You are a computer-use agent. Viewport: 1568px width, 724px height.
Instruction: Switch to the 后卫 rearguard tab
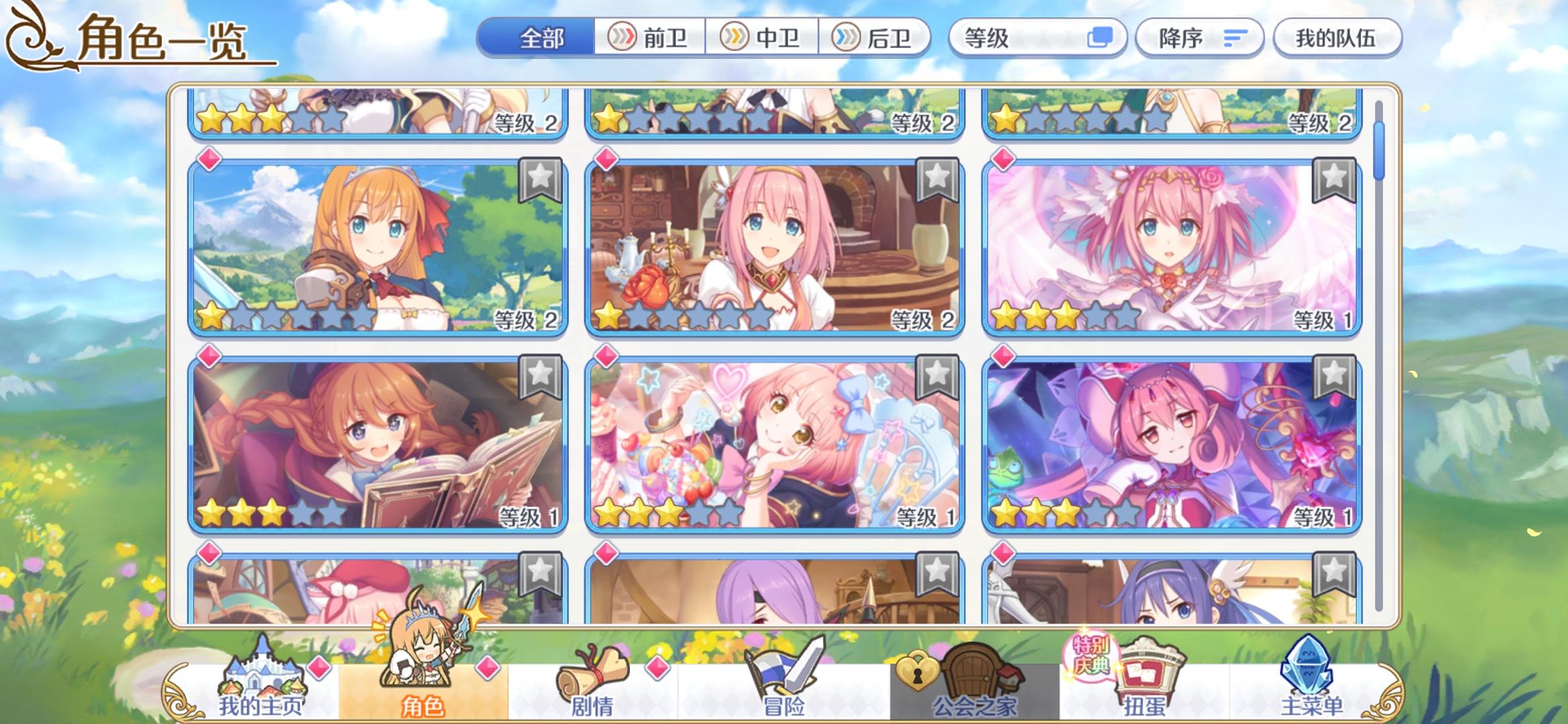pyautogui.click(x=879, y=38)
